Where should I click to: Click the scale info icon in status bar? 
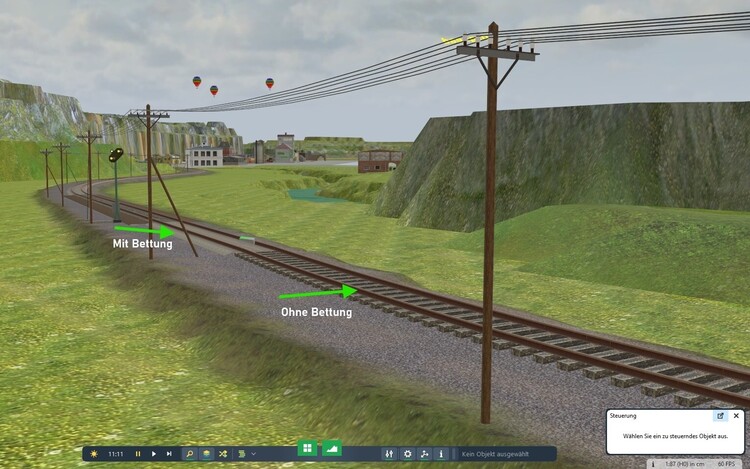(x=652, y=464)
